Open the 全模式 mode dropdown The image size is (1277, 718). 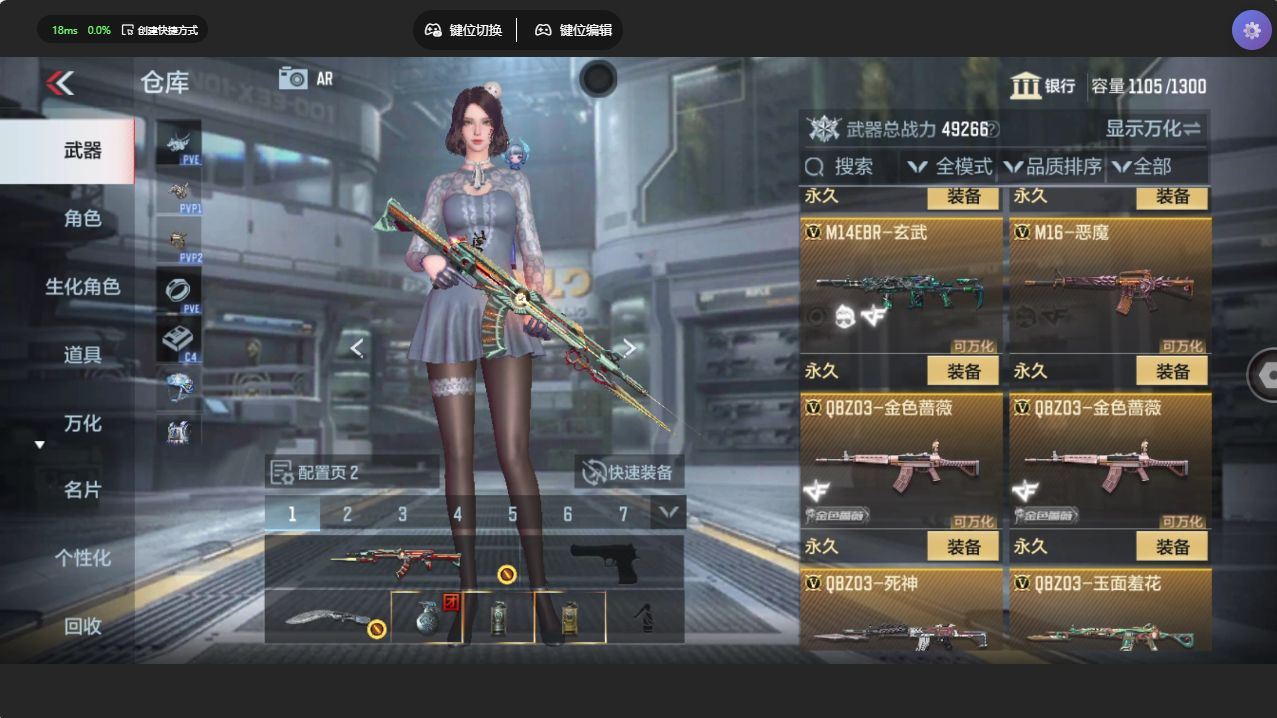[950, 167]
